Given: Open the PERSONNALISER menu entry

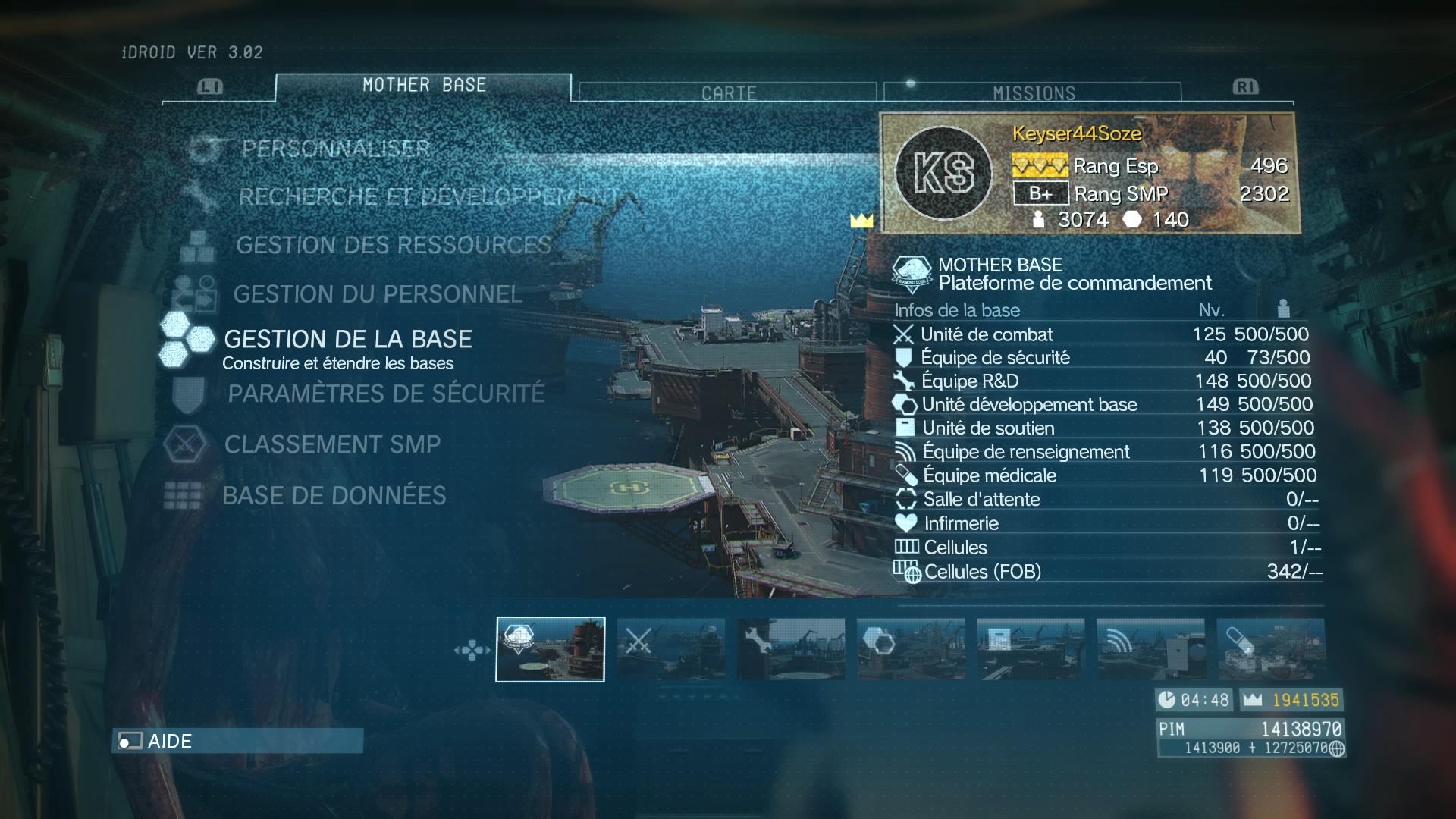Looking at the screenshot, I should tap(335, 149).
